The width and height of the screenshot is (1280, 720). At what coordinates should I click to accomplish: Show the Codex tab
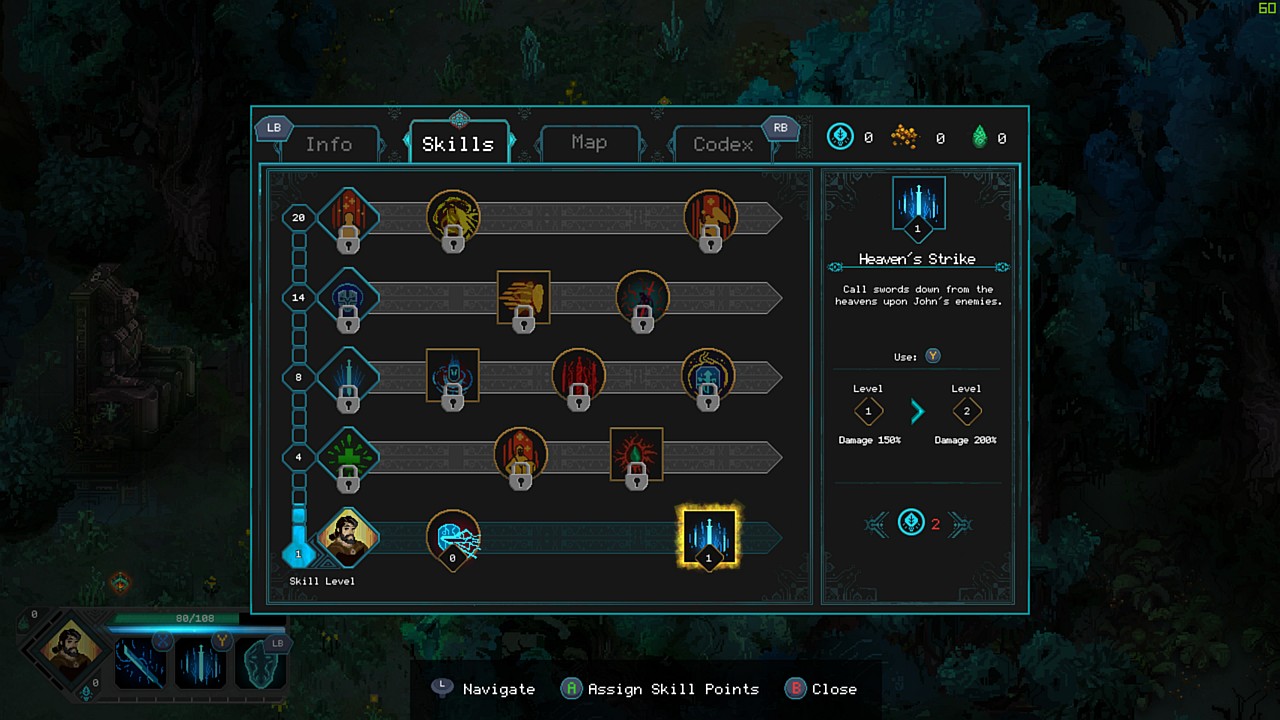coord(723,144)
